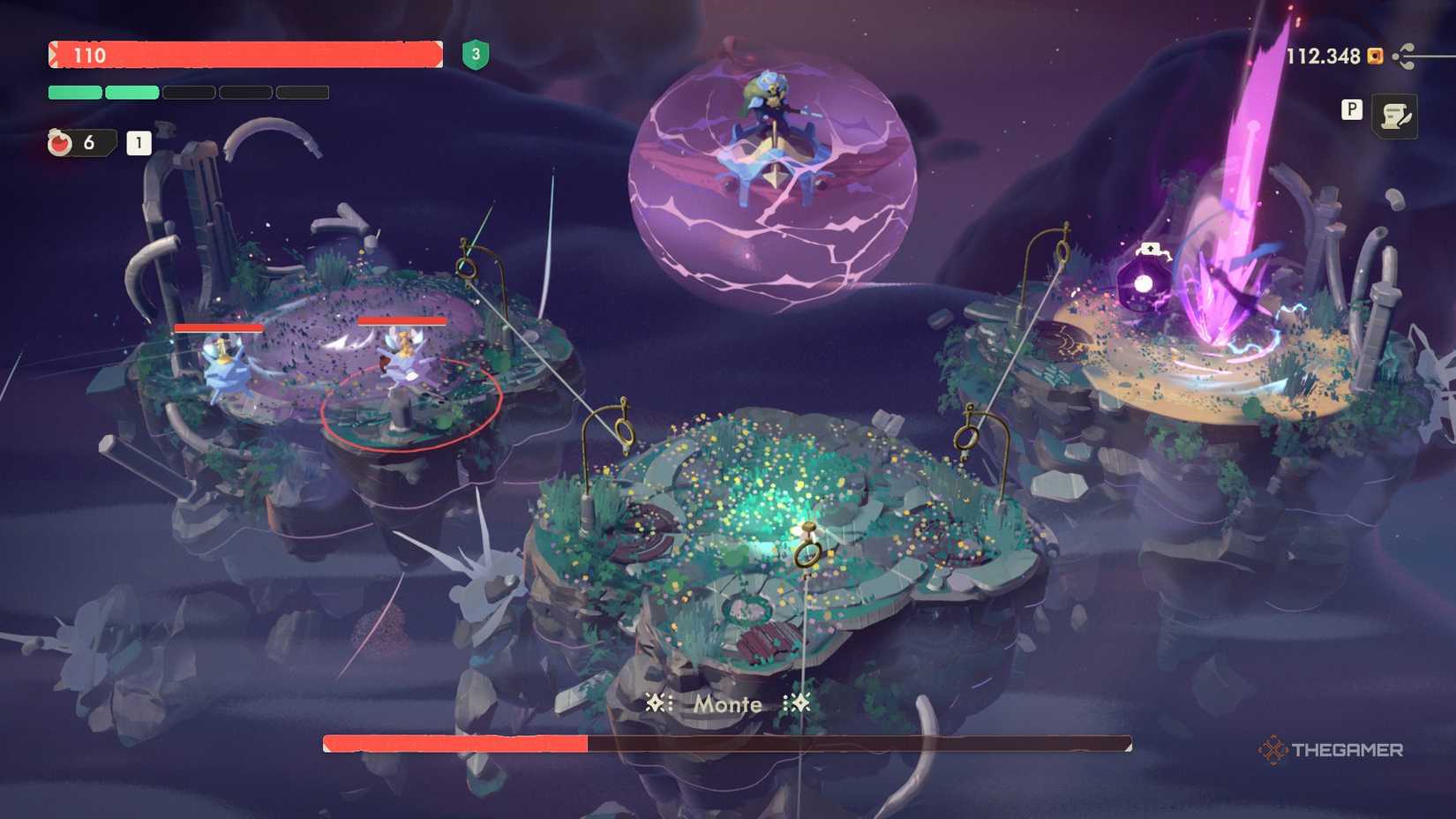
Task: Toggle the first filled green stamina pip
Action: pyautogui.click(x=75, y=92)
